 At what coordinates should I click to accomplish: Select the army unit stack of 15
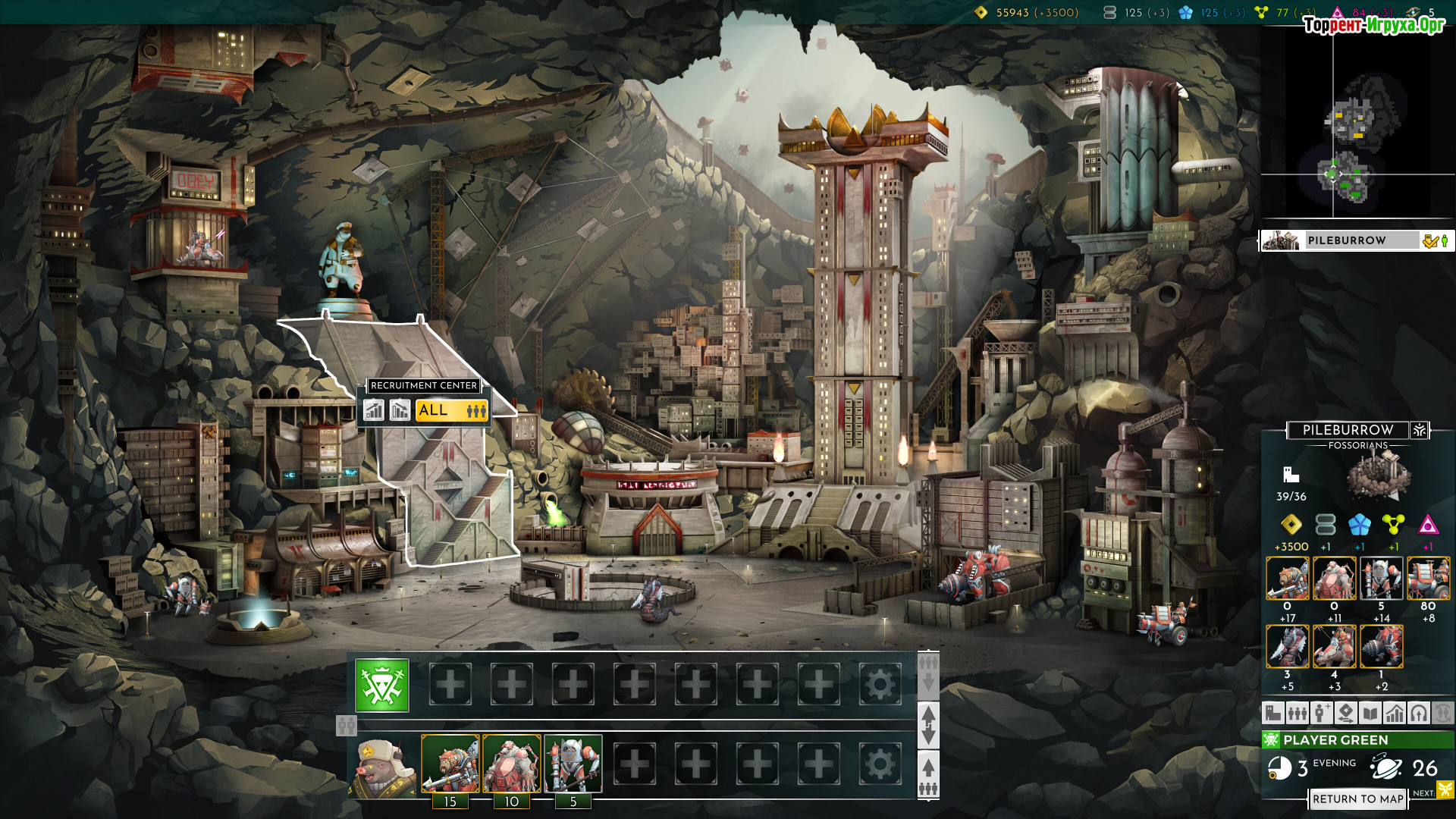[450, 764]
